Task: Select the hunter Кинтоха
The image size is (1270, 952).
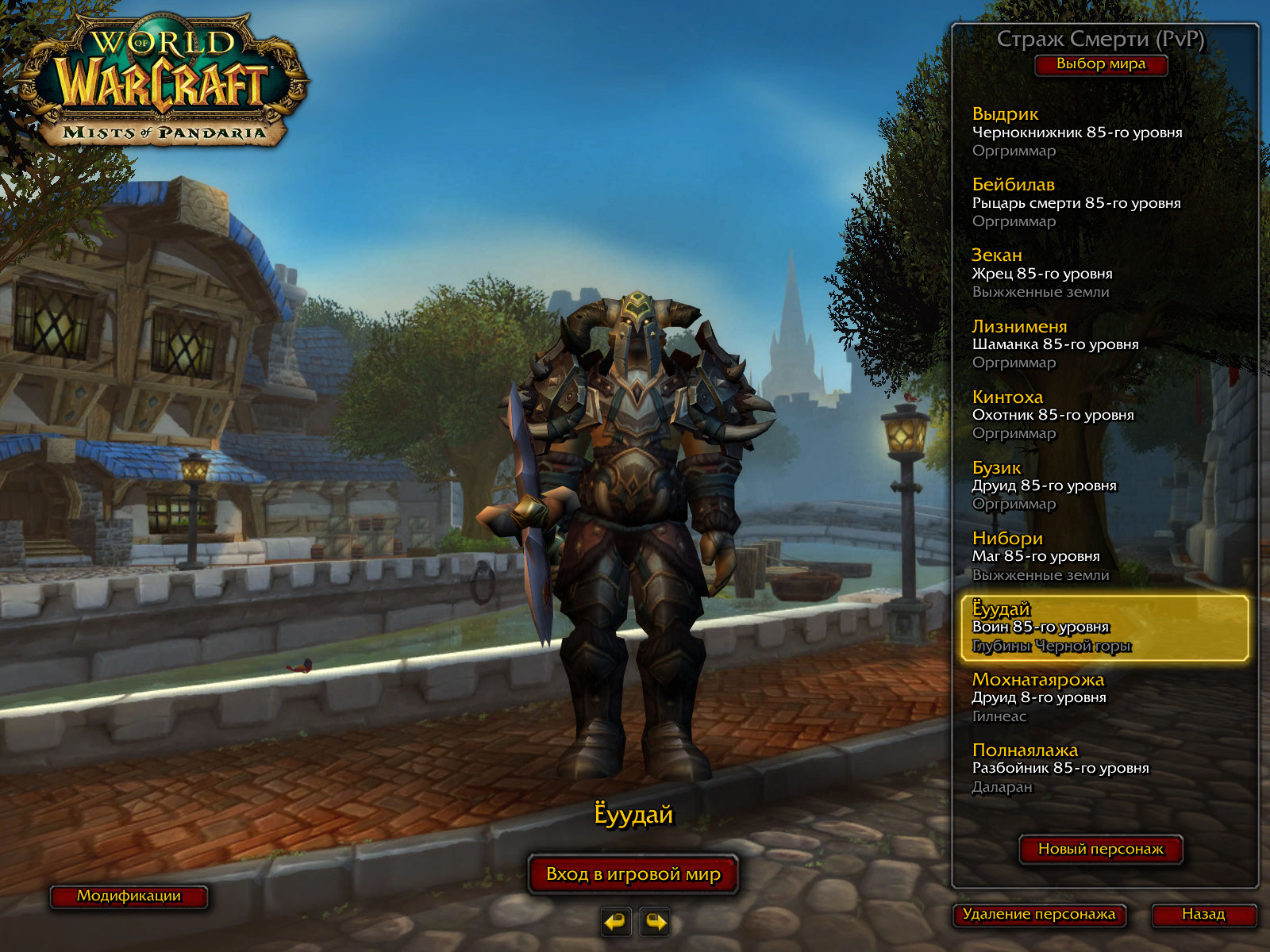Action: (1053, 414)
